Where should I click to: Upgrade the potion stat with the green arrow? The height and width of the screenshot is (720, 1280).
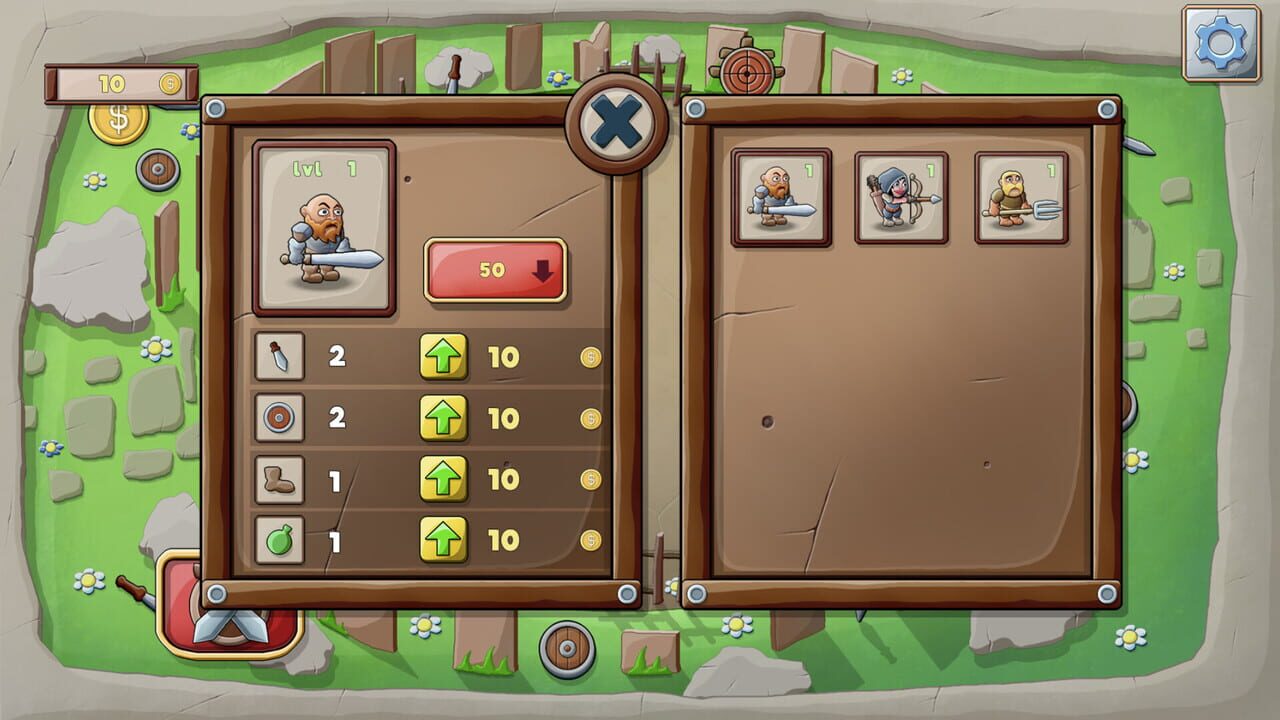[x=444, y=537]
